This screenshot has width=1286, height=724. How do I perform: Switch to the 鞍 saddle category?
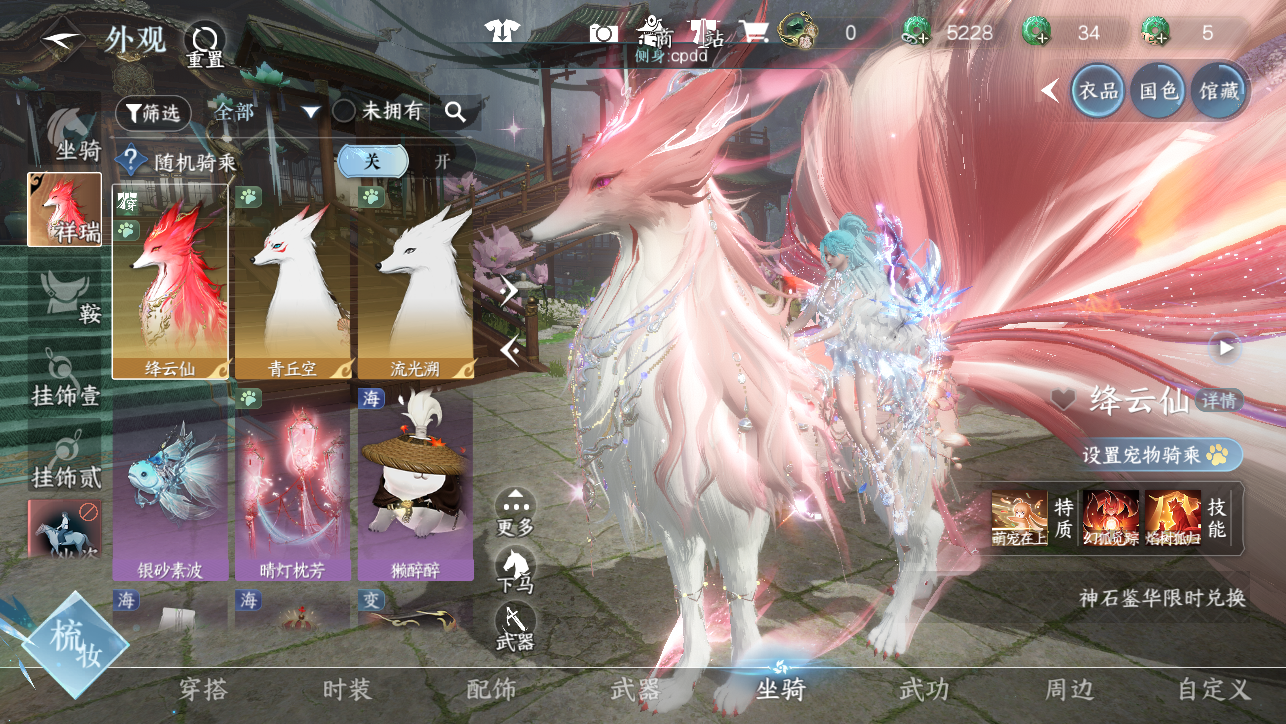[65, 299]
